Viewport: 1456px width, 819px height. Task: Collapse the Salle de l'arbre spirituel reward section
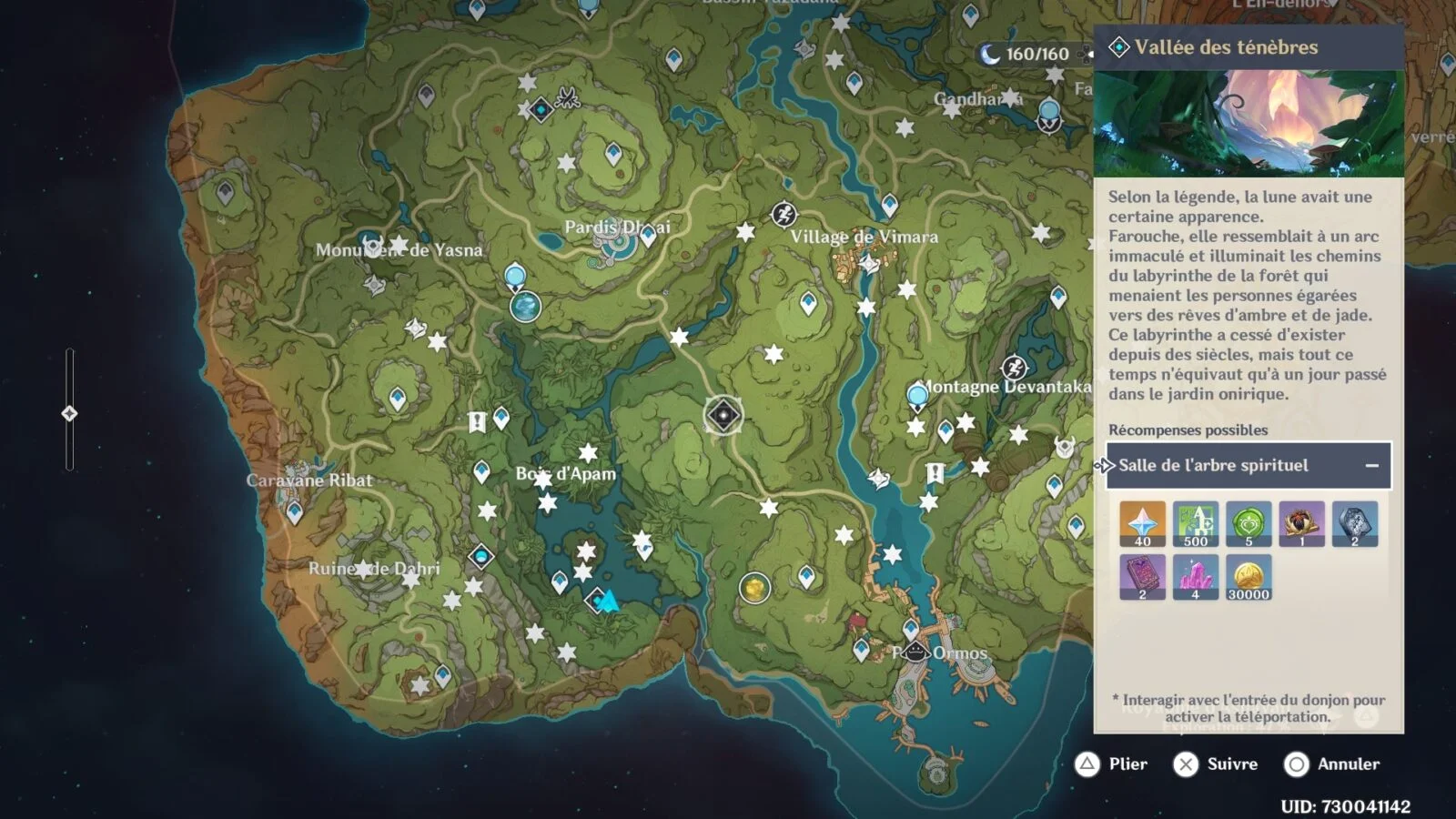coord(1371,466)
